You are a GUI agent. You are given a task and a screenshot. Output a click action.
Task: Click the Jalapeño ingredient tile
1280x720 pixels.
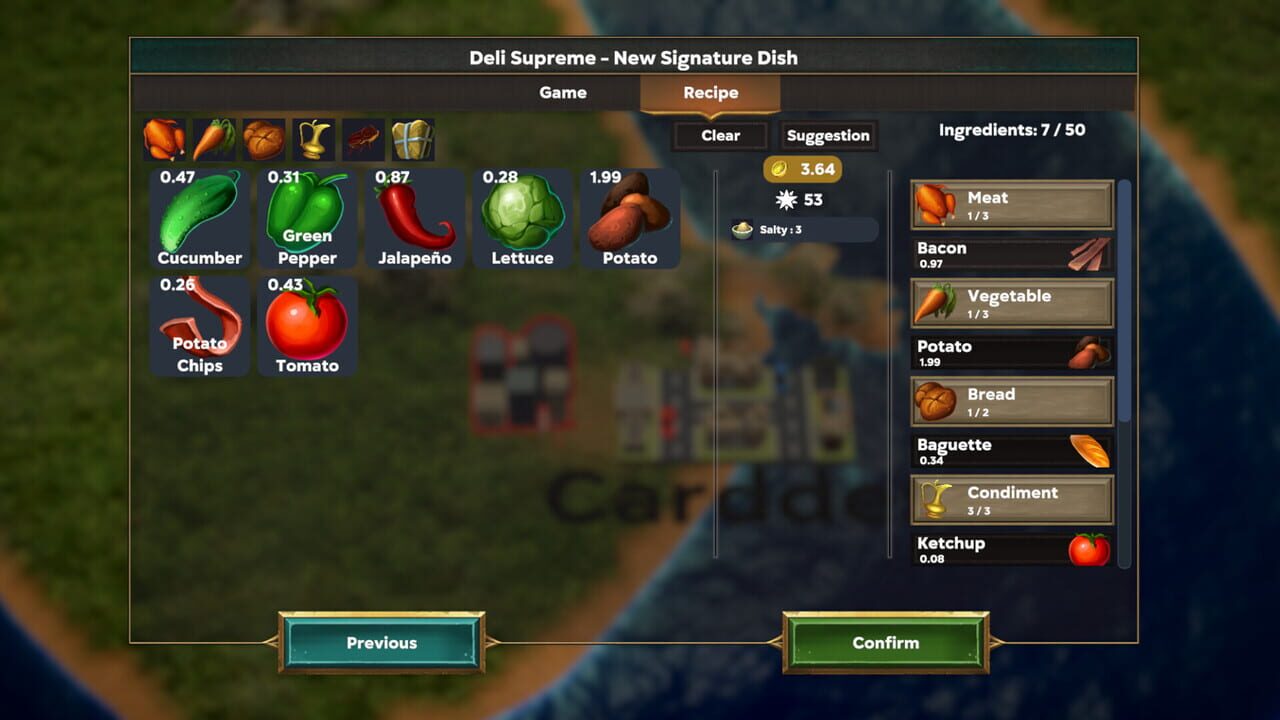tap(415, 218)
